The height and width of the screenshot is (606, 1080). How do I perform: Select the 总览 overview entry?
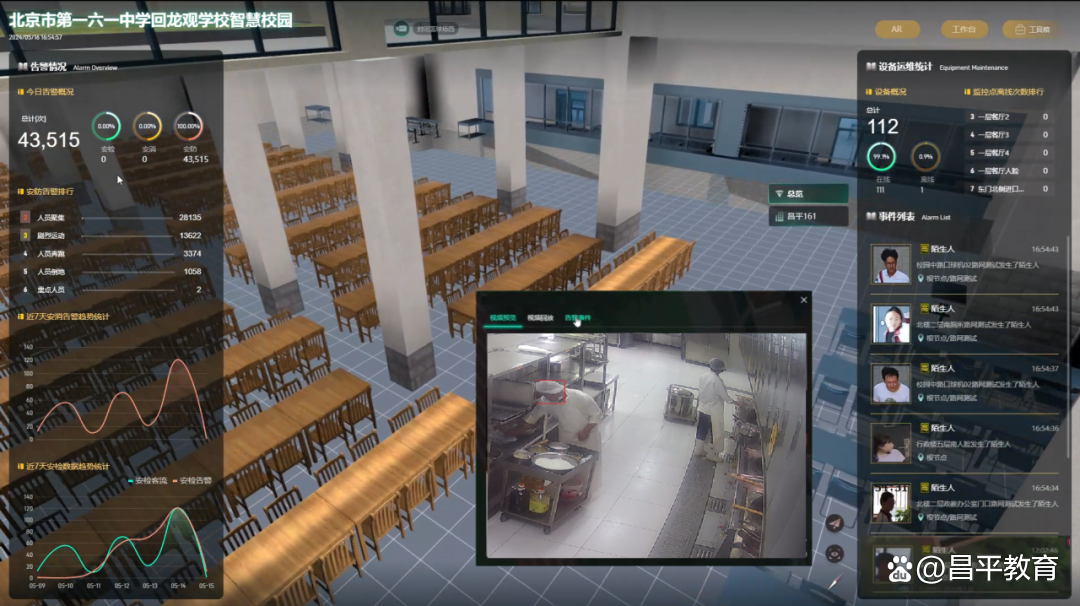click(807, 193)
